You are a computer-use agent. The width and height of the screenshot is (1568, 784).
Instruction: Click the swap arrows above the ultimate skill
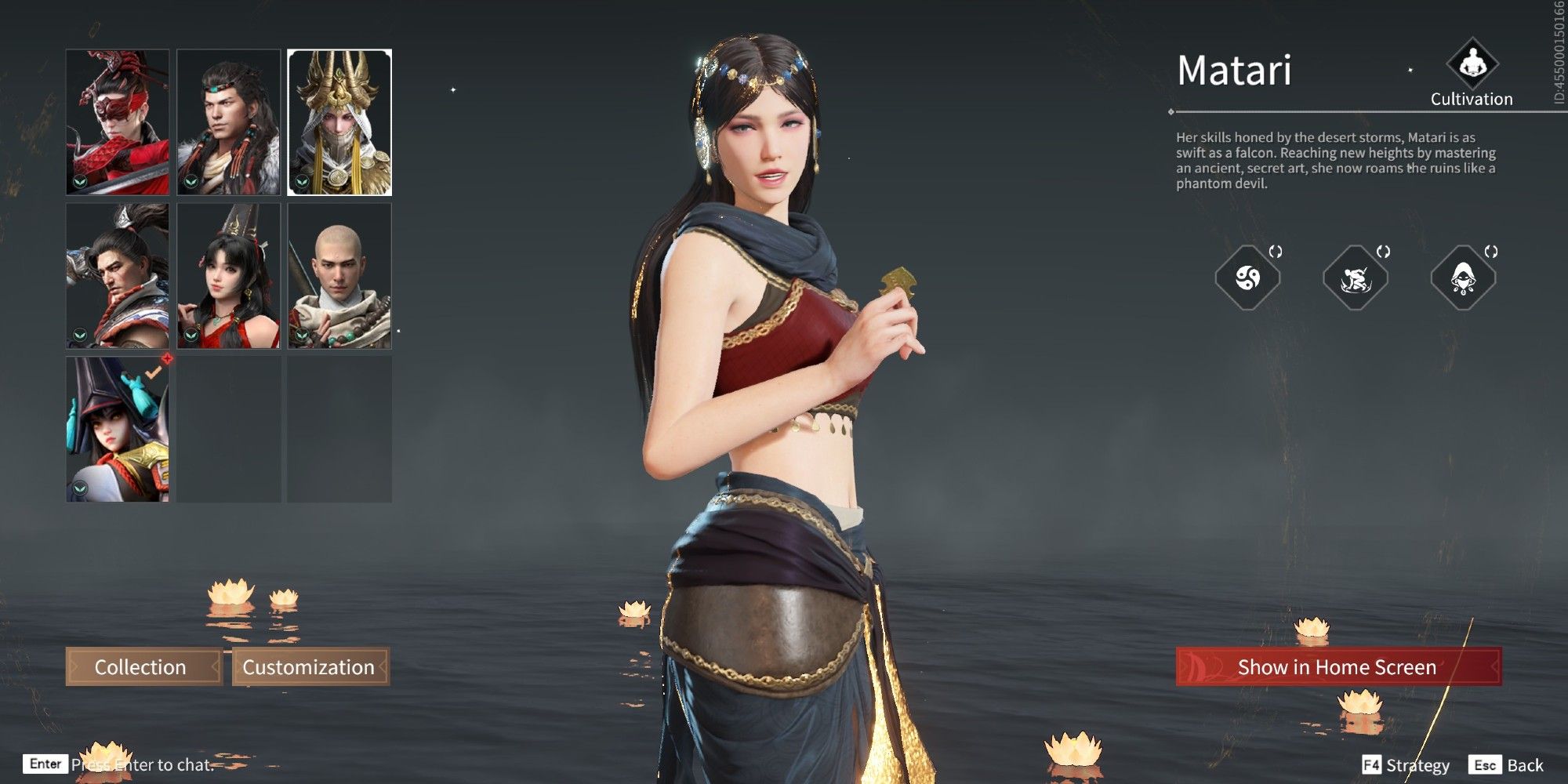pyautogui.click(x=1492, y=252)
